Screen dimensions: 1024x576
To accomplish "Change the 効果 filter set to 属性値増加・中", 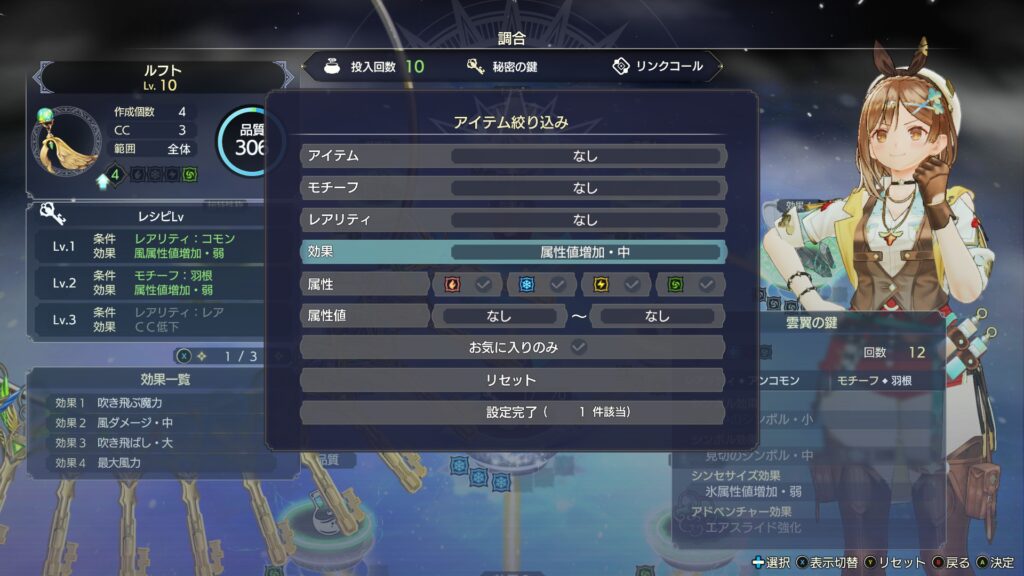I will click(585, 252).
